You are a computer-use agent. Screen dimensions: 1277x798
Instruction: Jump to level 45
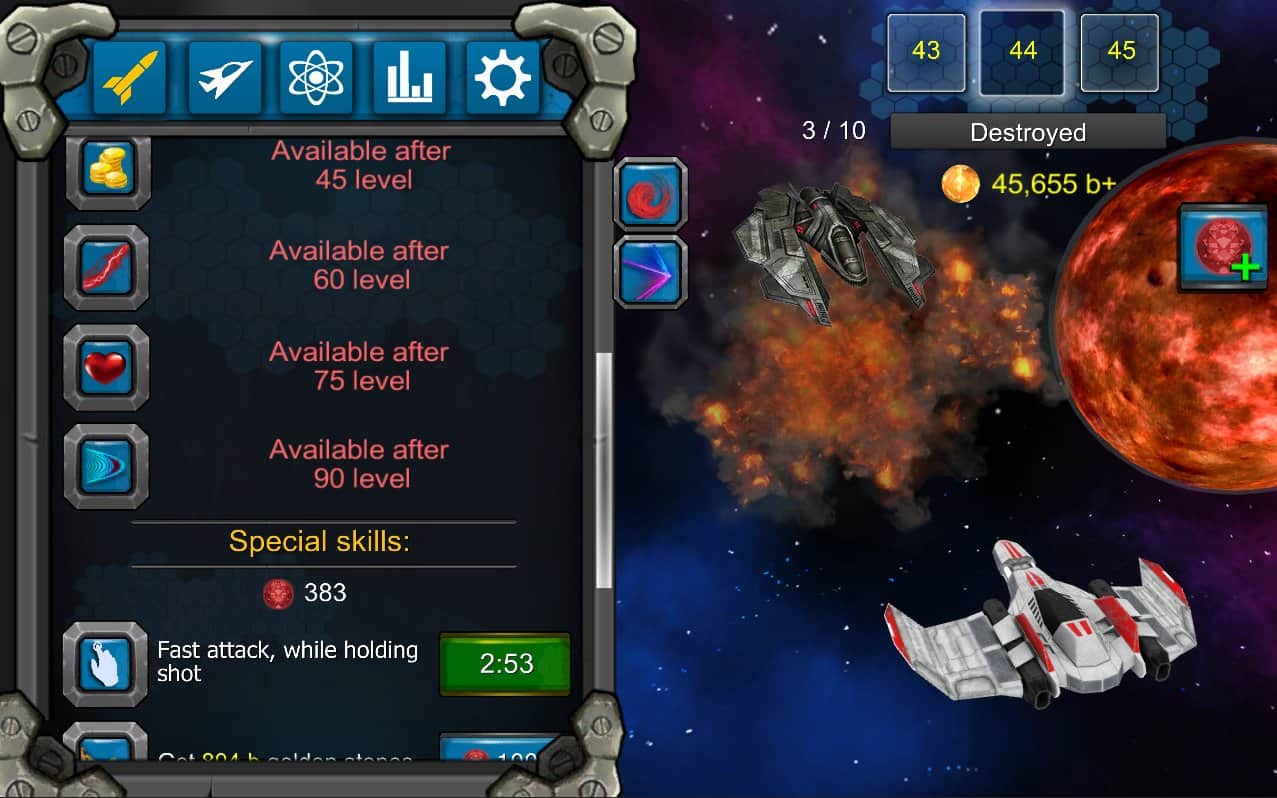coord(1120,52)
